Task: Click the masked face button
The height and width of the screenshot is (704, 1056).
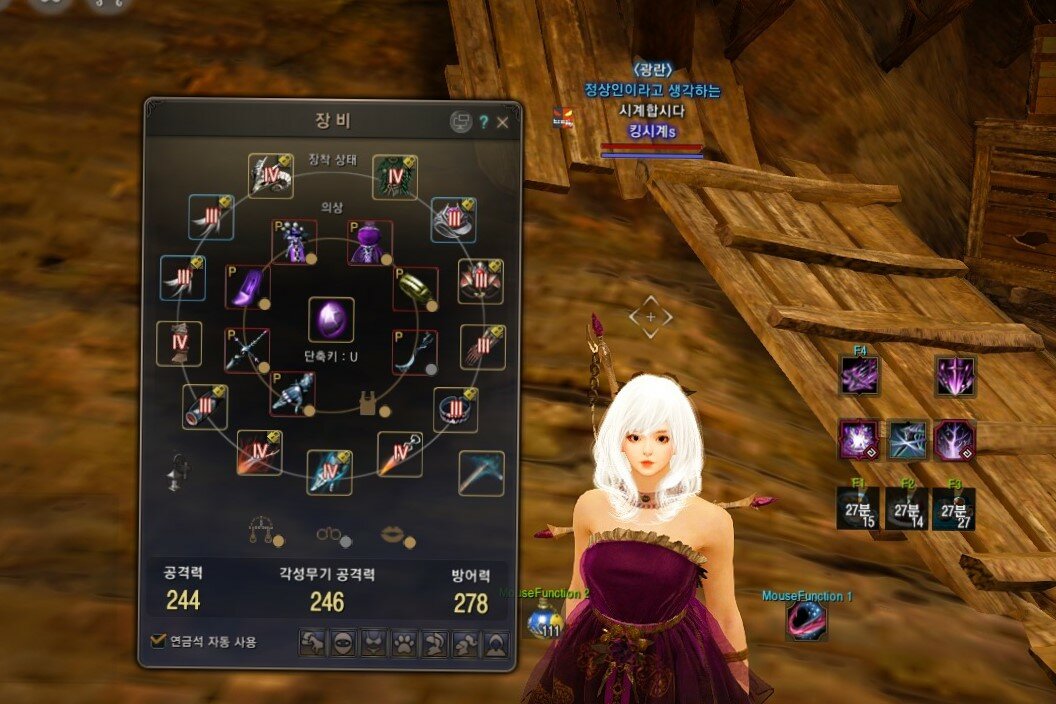Action: point(343,643)
